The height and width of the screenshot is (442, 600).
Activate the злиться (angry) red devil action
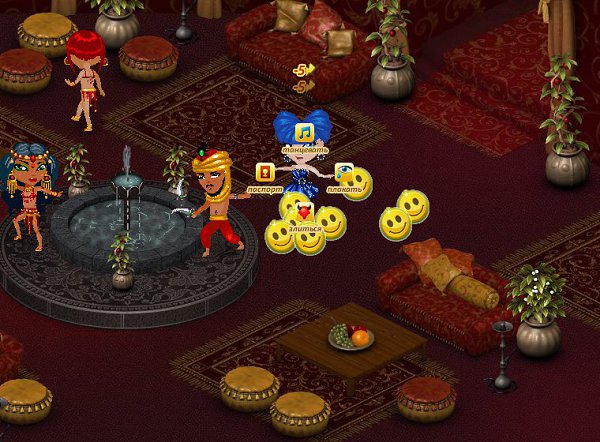305,212
